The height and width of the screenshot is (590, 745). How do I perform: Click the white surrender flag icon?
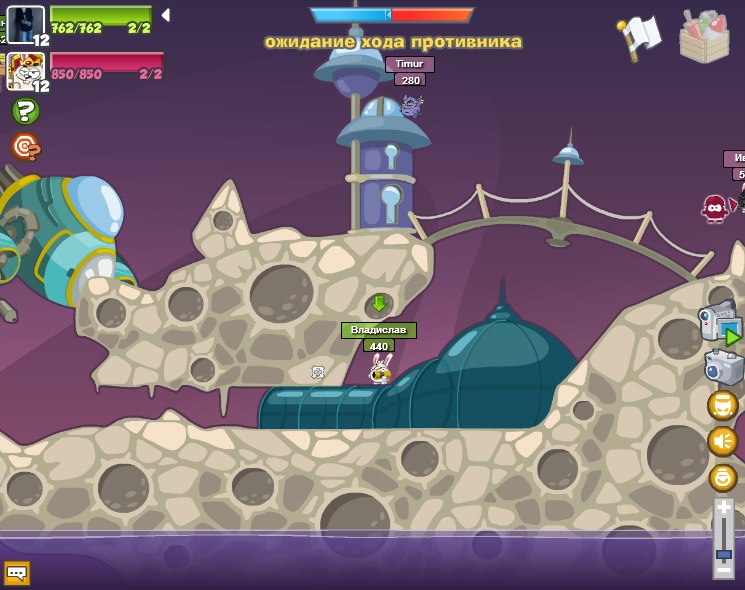tap(640, 36)
